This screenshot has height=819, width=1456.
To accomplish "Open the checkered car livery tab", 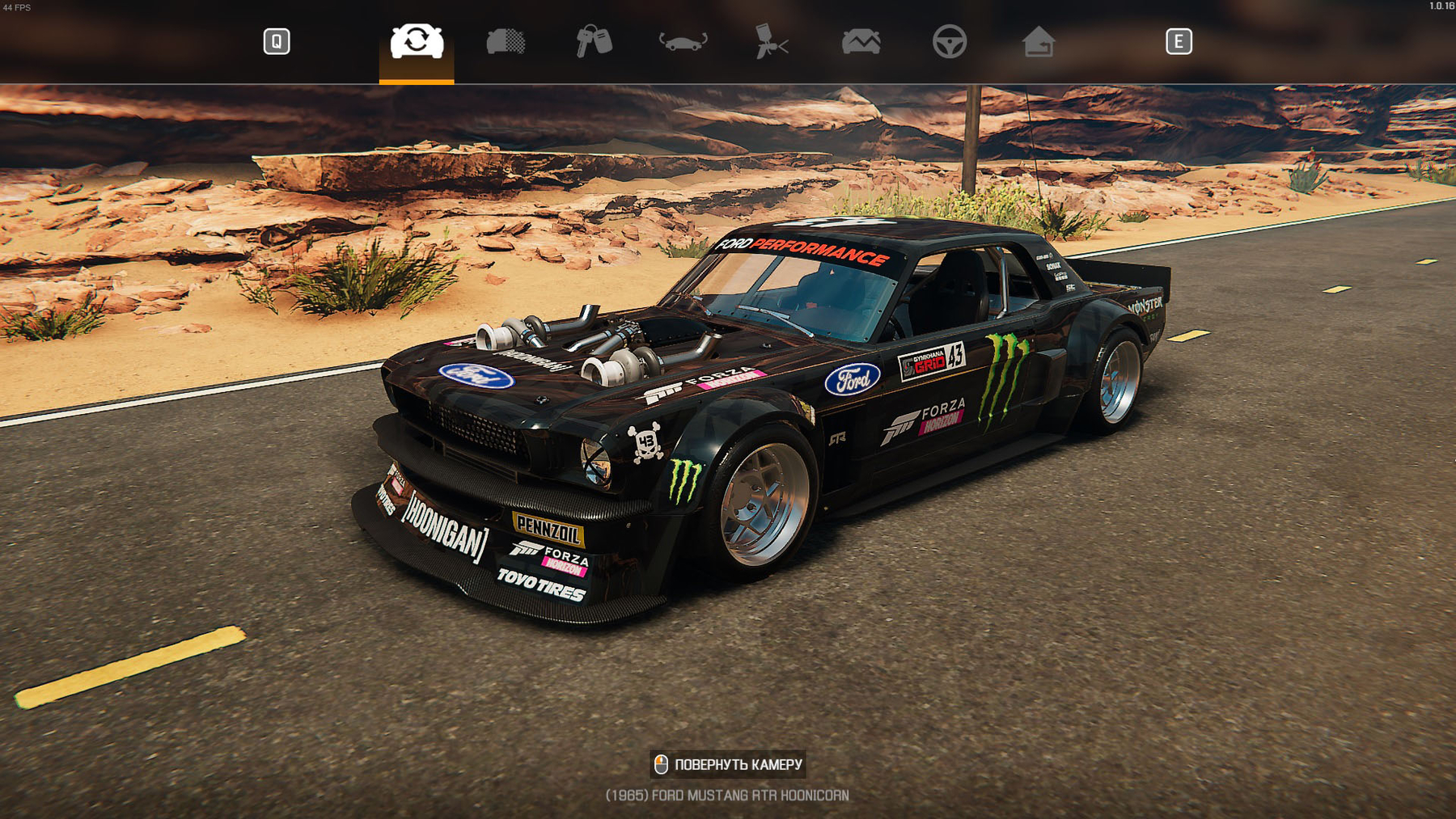I will tap(506, 41).
